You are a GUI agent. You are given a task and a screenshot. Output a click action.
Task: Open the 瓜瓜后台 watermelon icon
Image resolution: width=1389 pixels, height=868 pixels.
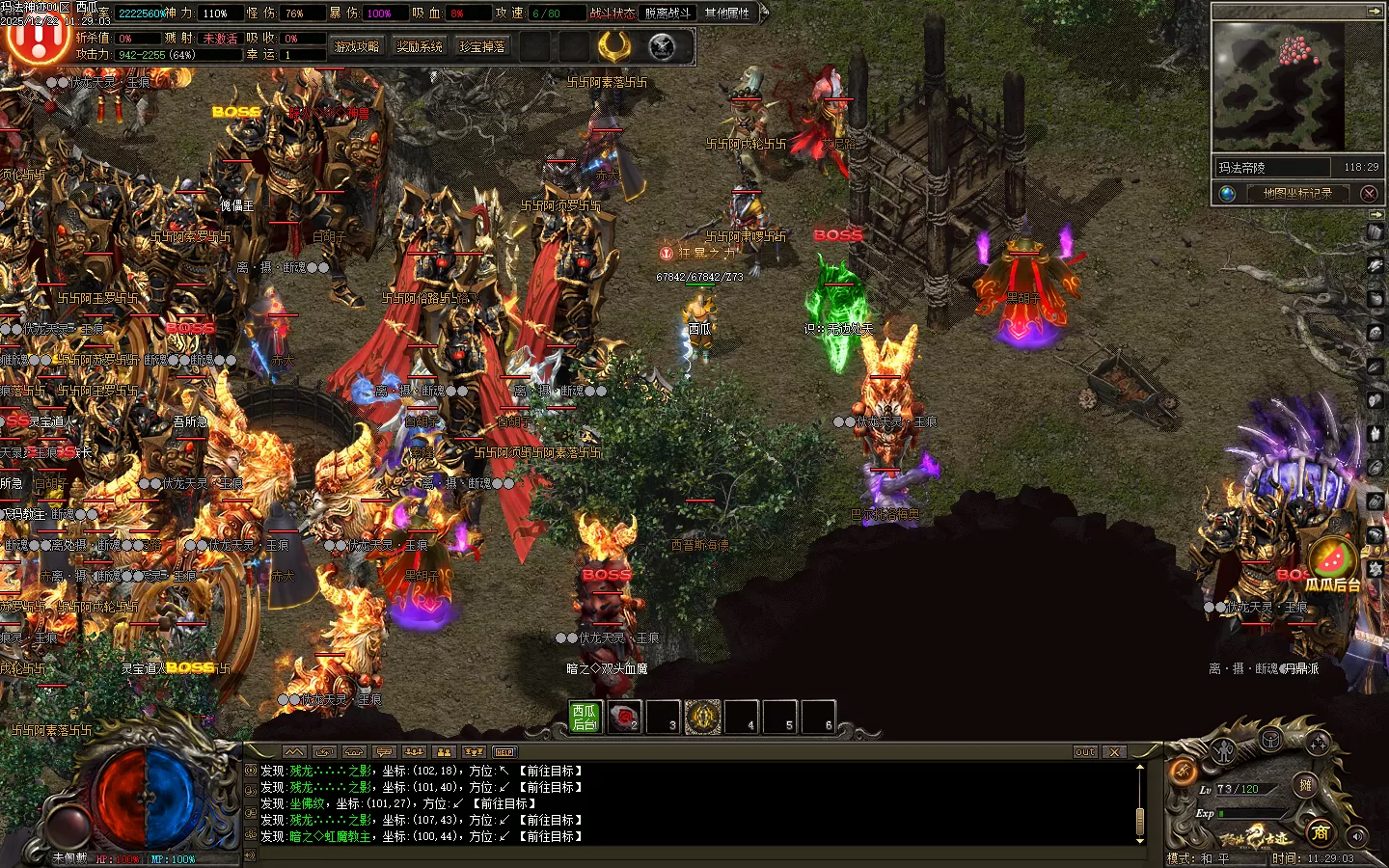point(1332,559)
